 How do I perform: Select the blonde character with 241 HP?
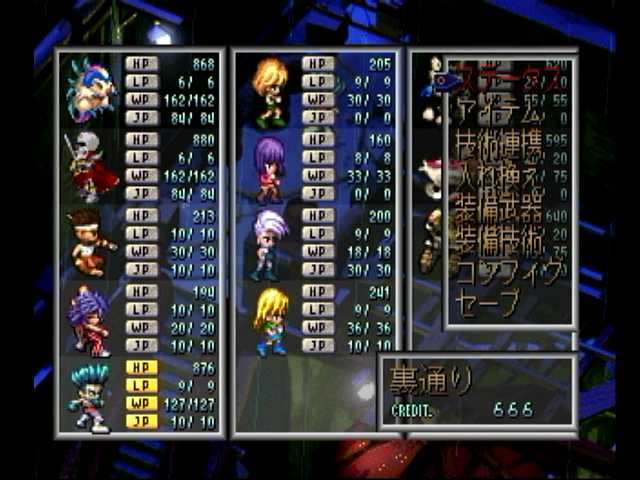268,319
